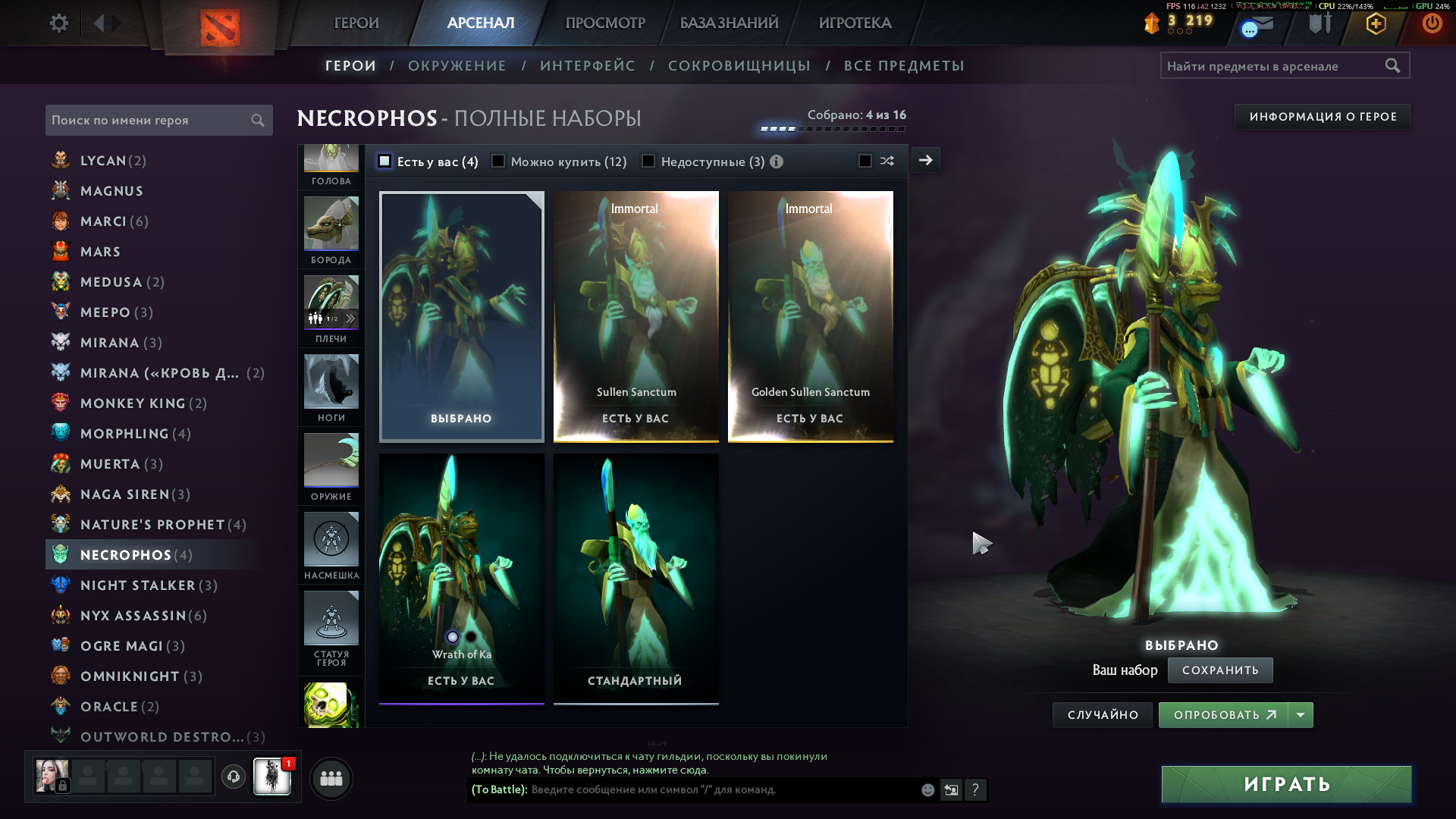
Task: Start matchmaking with the ИГРАТЬ button
Action: point(1286,784)
